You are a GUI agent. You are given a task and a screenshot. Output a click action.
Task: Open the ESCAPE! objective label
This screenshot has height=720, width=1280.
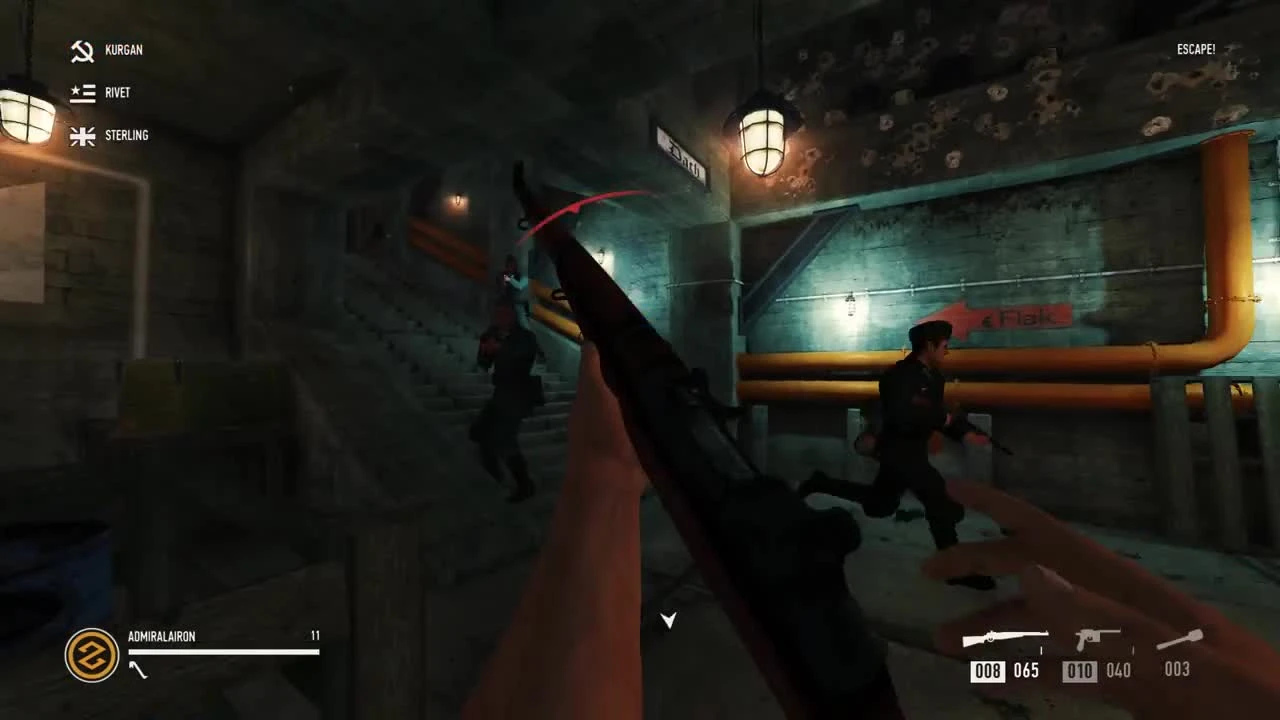pyautogui.click(x=1196, y=48)
